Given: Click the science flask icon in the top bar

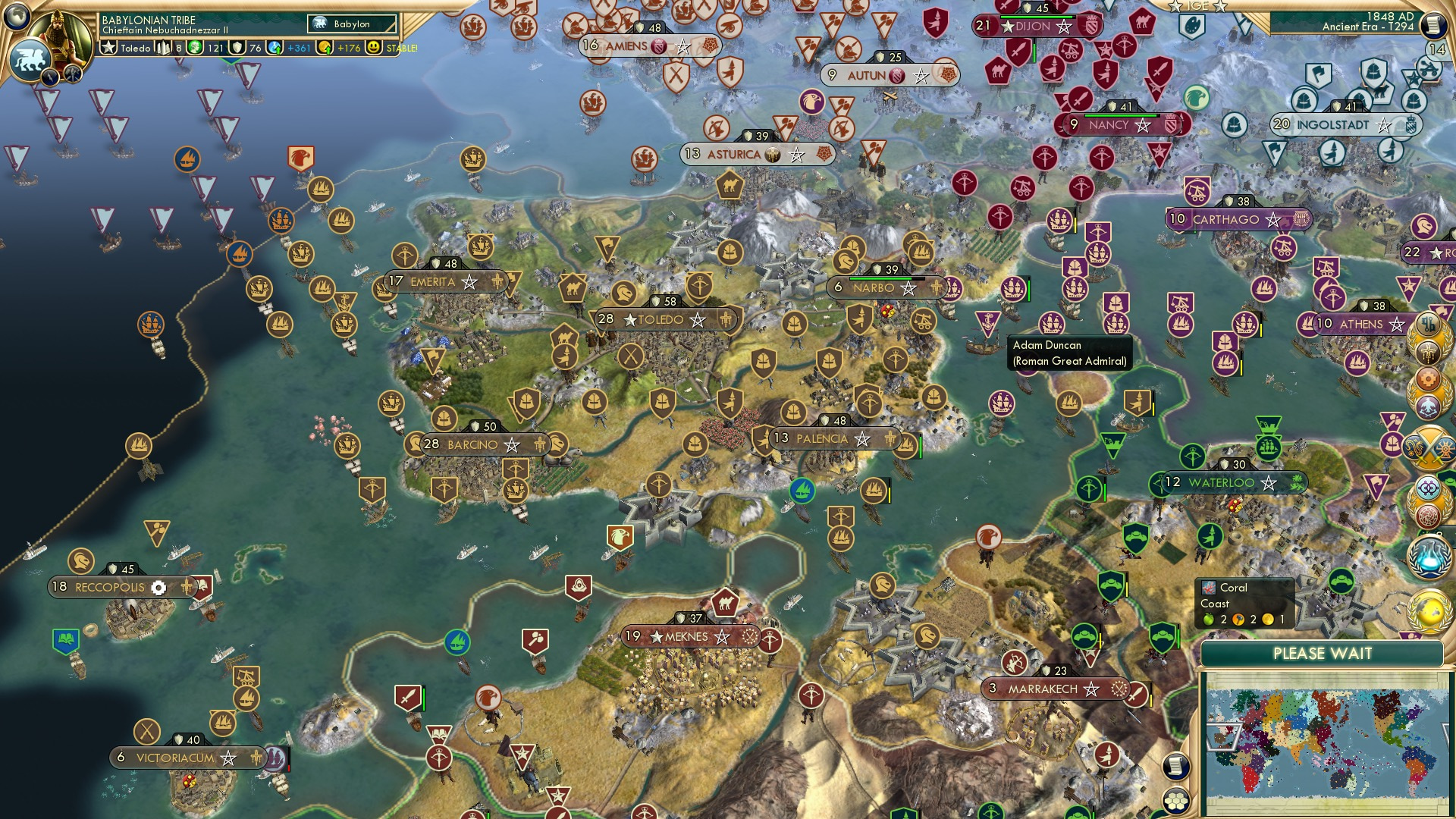Looking at the screenshot, I should point(275,48).
